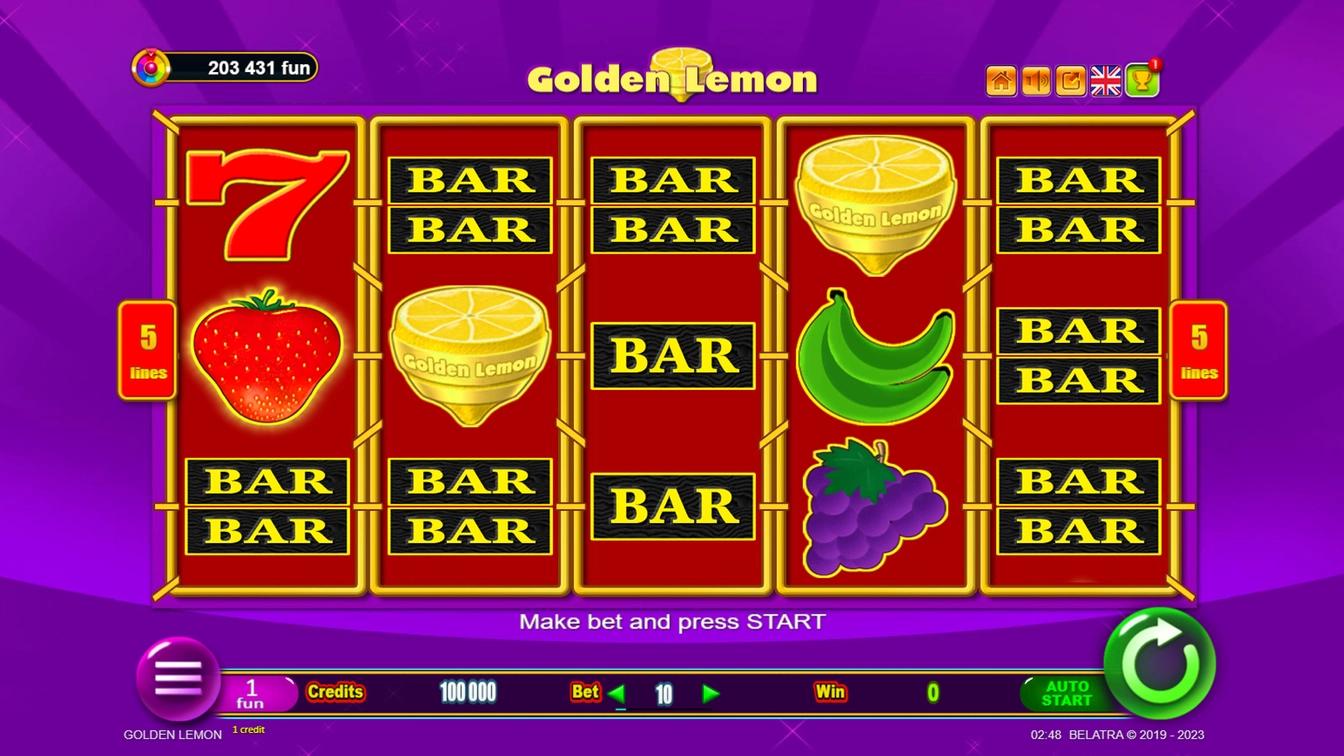
Task: Toggle the right 5 lines selector
Action: [1197, 349]
